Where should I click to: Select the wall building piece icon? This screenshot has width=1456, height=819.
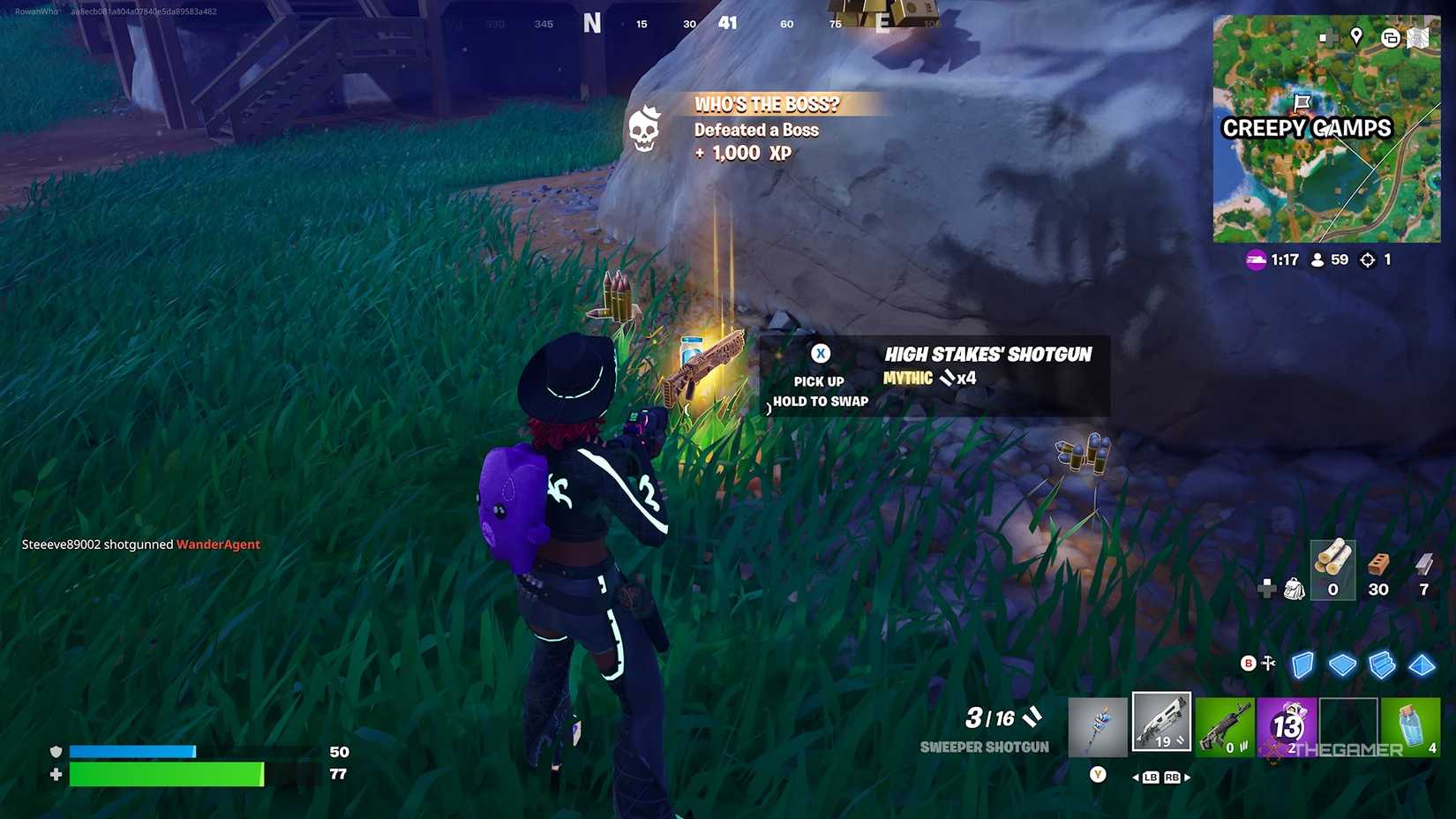[1302, 665]
